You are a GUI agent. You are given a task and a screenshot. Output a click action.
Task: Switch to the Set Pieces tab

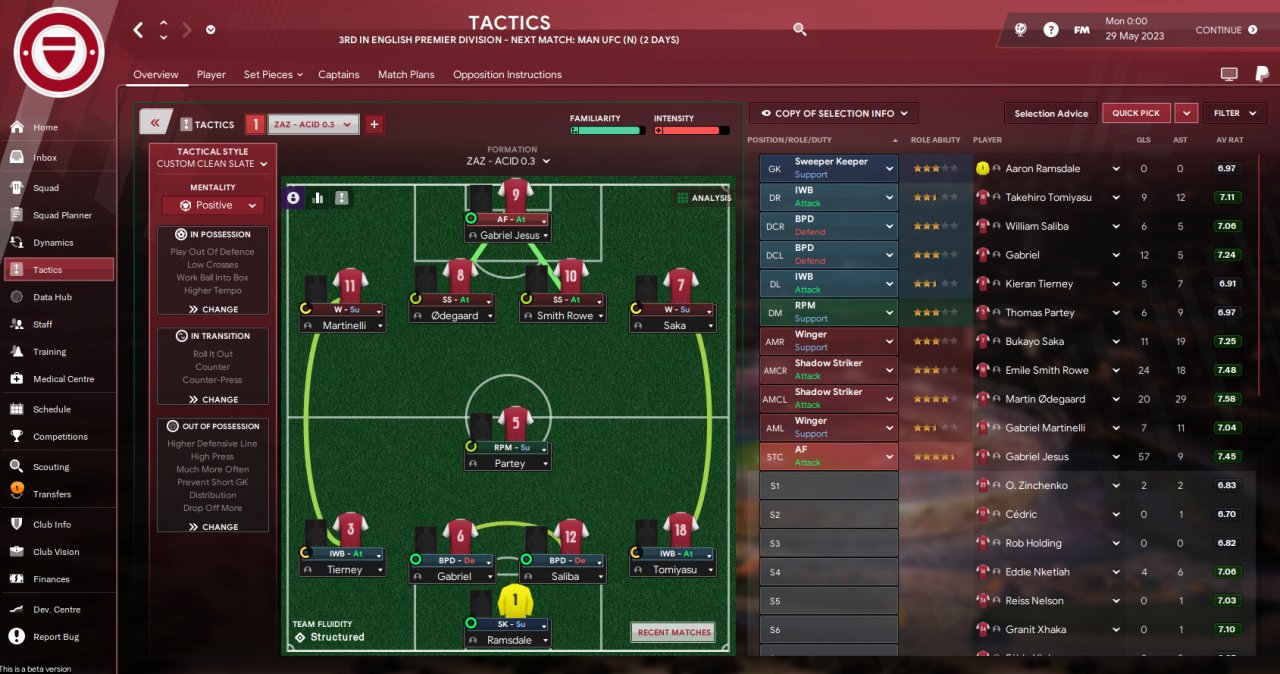click(x=268, y=75)
